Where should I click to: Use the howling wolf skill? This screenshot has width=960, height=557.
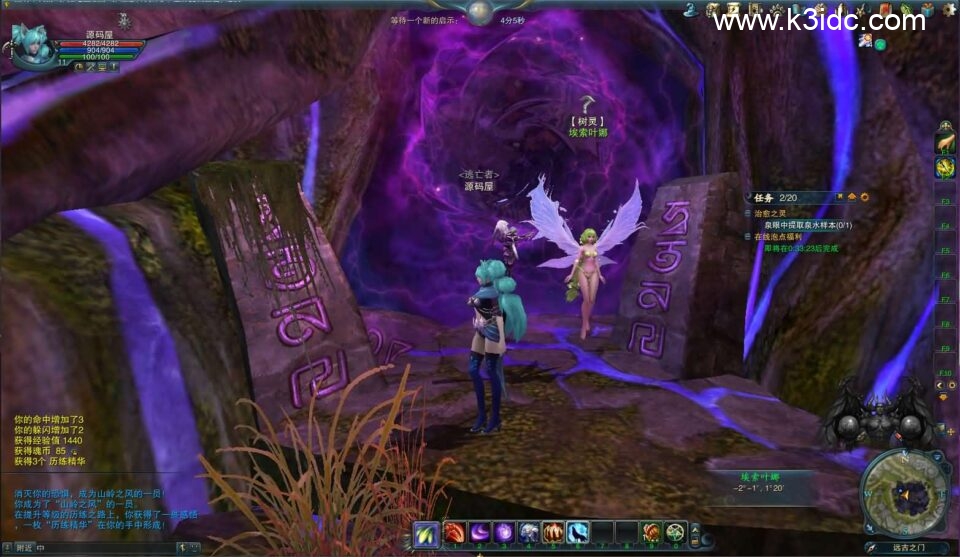578,533
